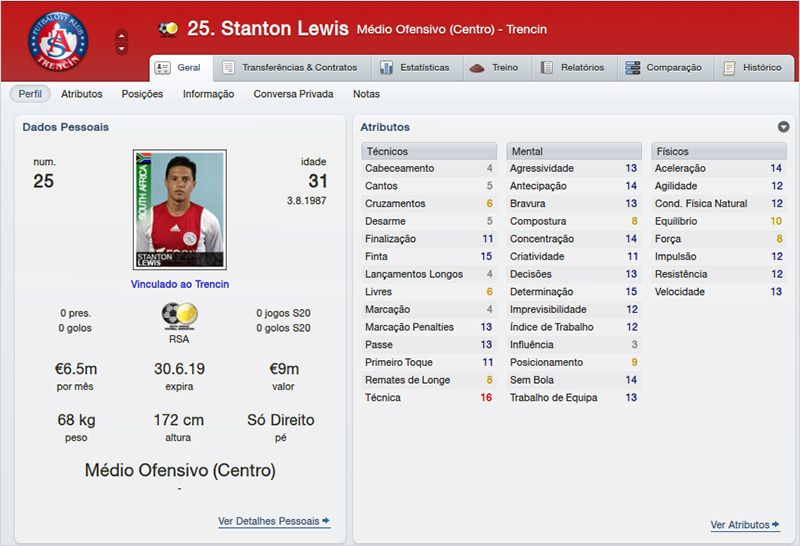The width and height of the screenshot is (800, 546).
Task: Expand the Atributos panel dropdown arrow
Action: (x=783, y=127)
